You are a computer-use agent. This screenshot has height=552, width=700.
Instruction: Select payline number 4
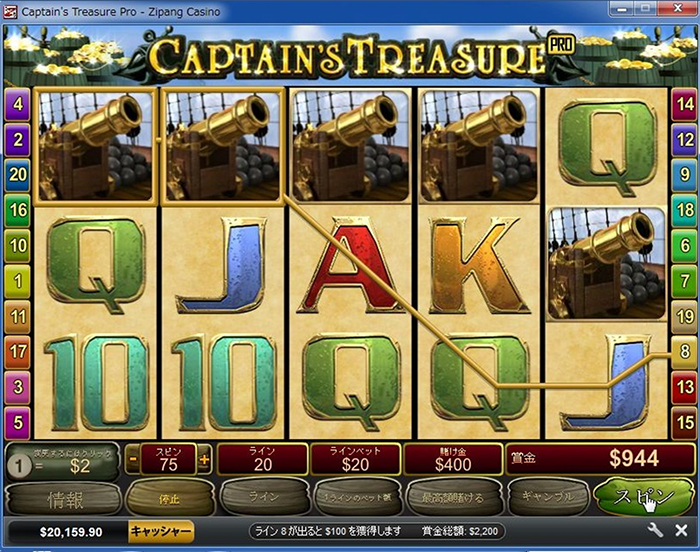tap(17, 102)
